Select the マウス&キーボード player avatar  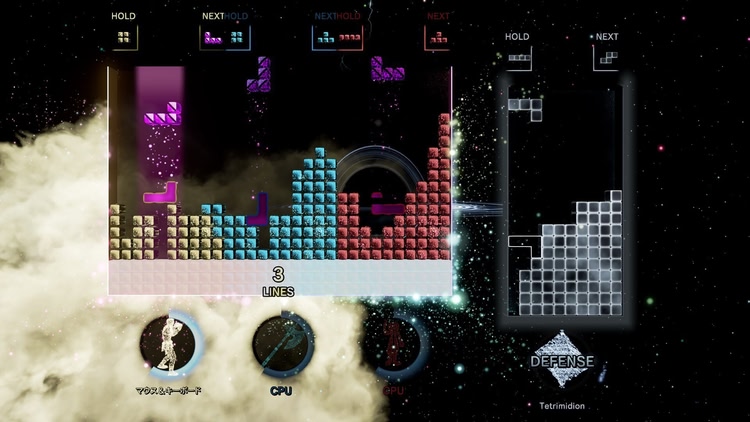[169, 345]
